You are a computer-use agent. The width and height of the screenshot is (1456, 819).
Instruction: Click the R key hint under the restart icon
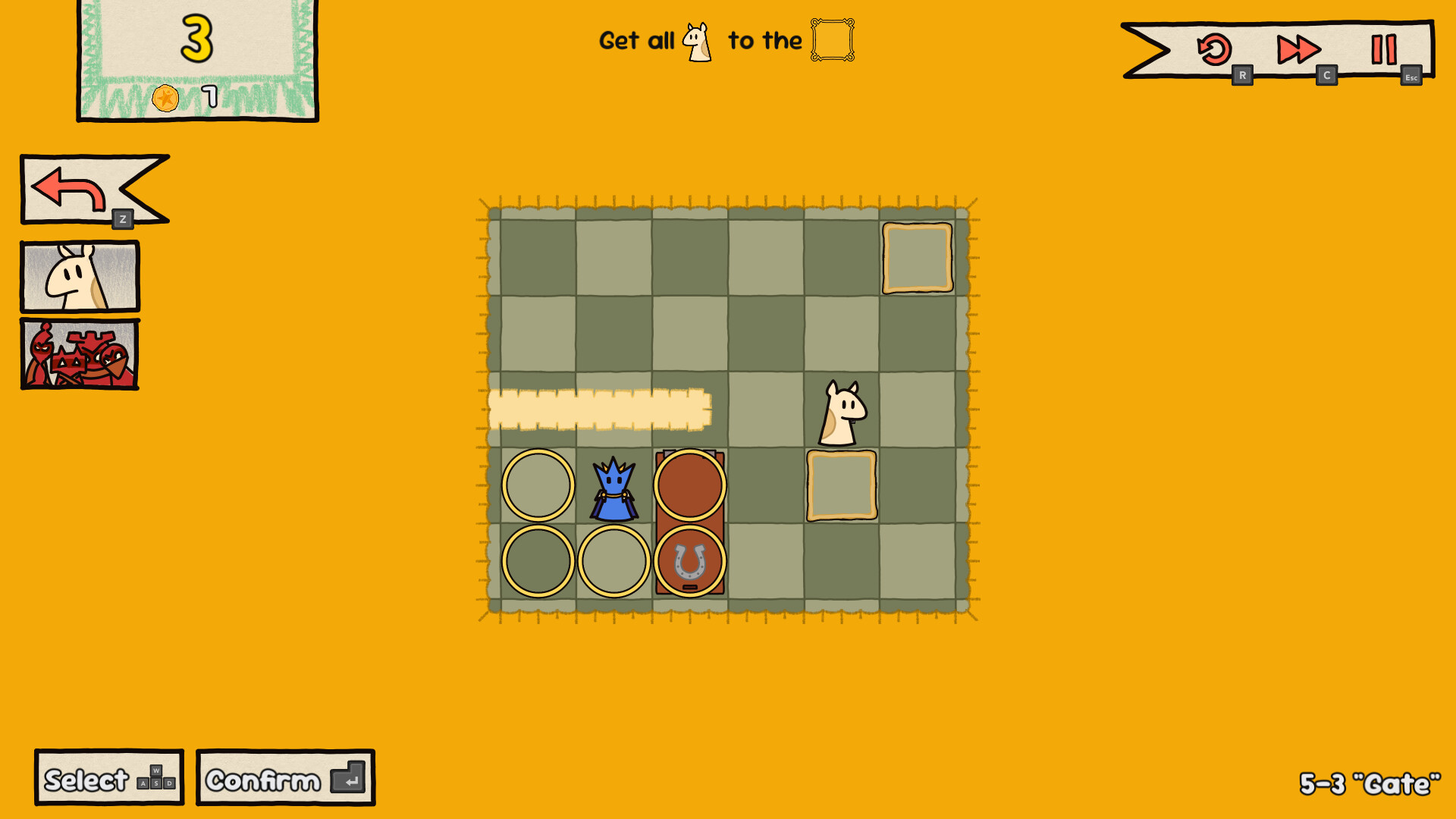(1243, 75)
